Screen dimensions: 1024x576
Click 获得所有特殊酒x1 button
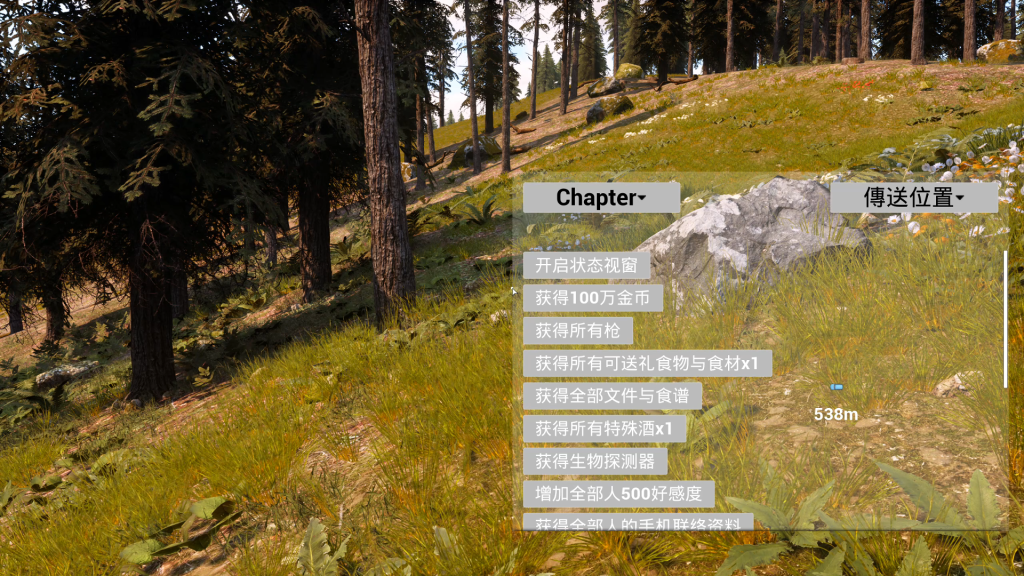(604, 428)
